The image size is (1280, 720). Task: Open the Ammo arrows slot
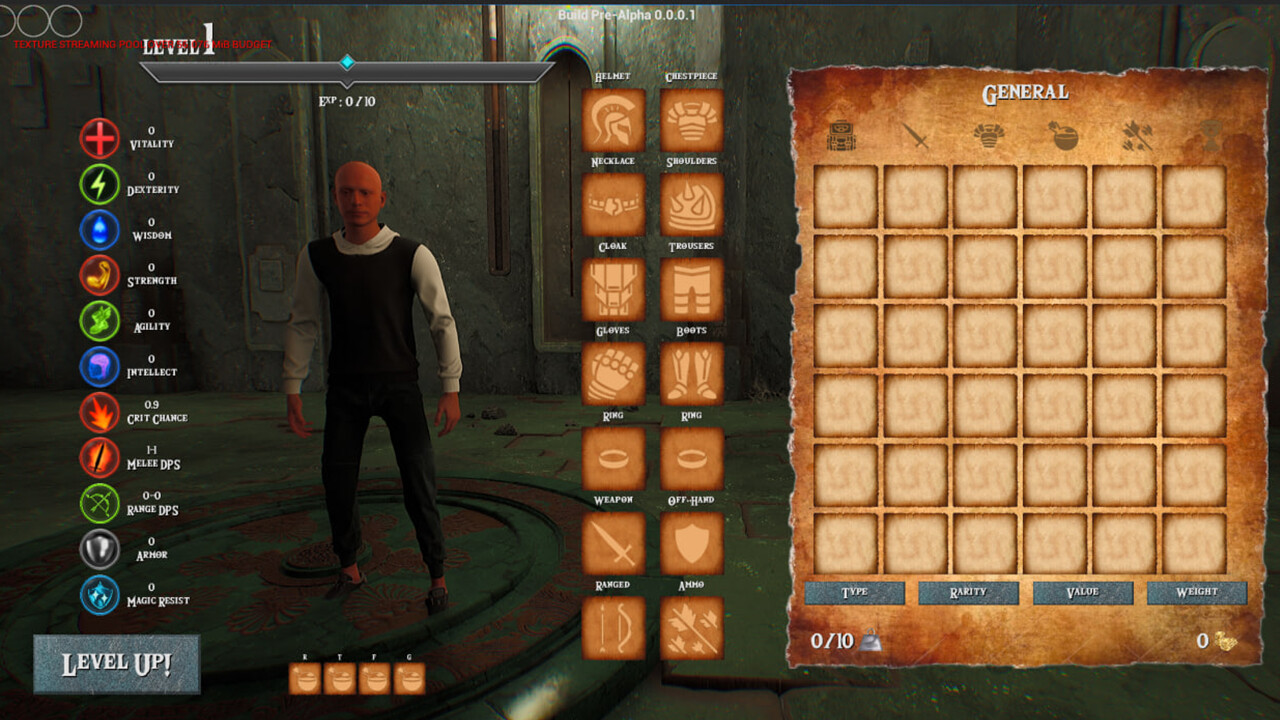coord(691,627)
